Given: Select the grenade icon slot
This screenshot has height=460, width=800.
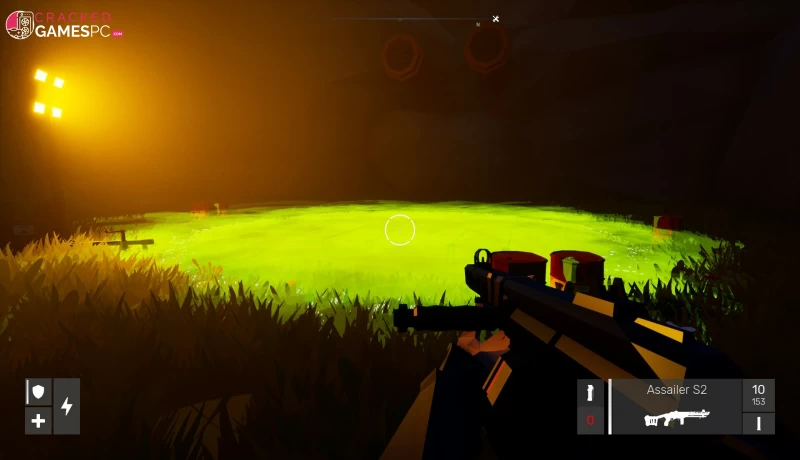Looking at the screenshot, I should click(590, 393).
